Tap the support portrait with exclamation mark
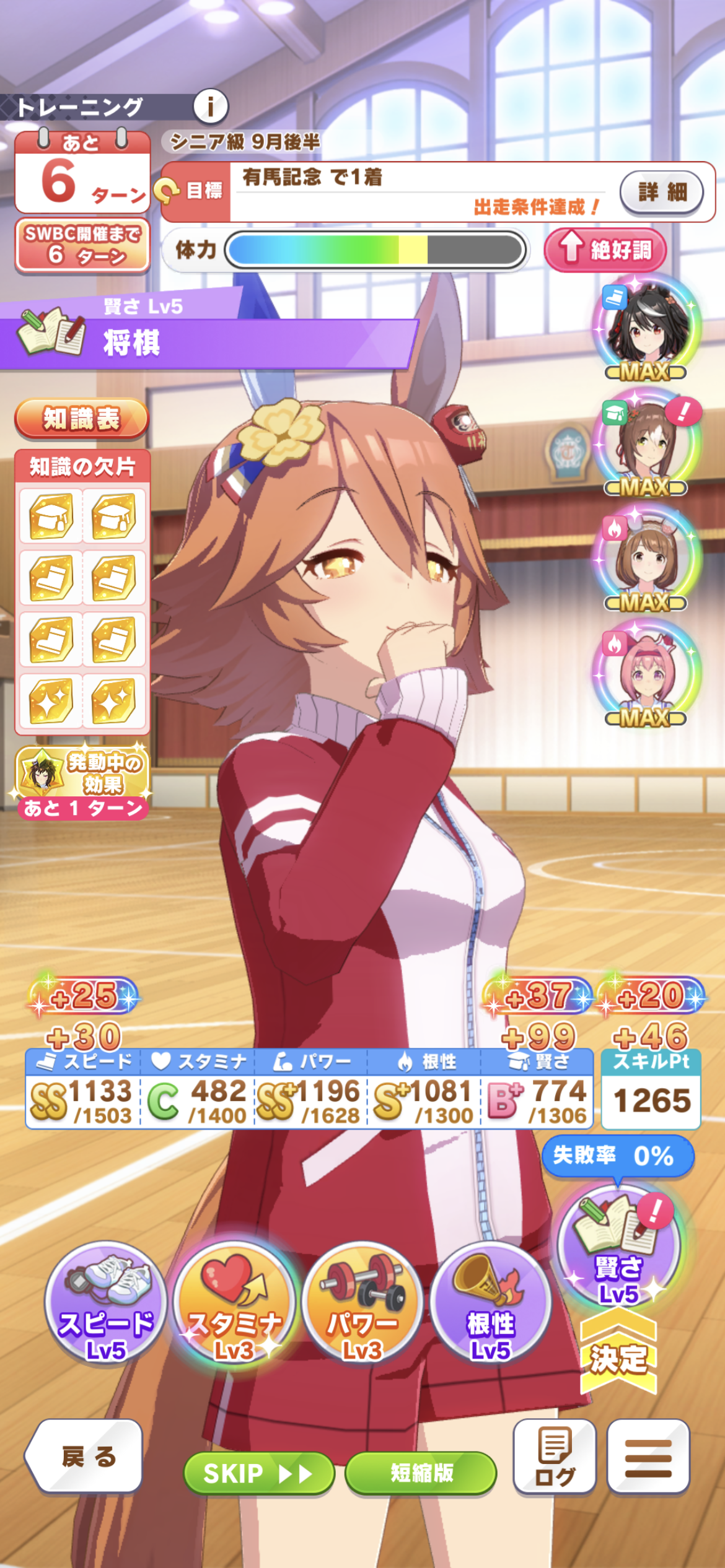 [647, 443]
